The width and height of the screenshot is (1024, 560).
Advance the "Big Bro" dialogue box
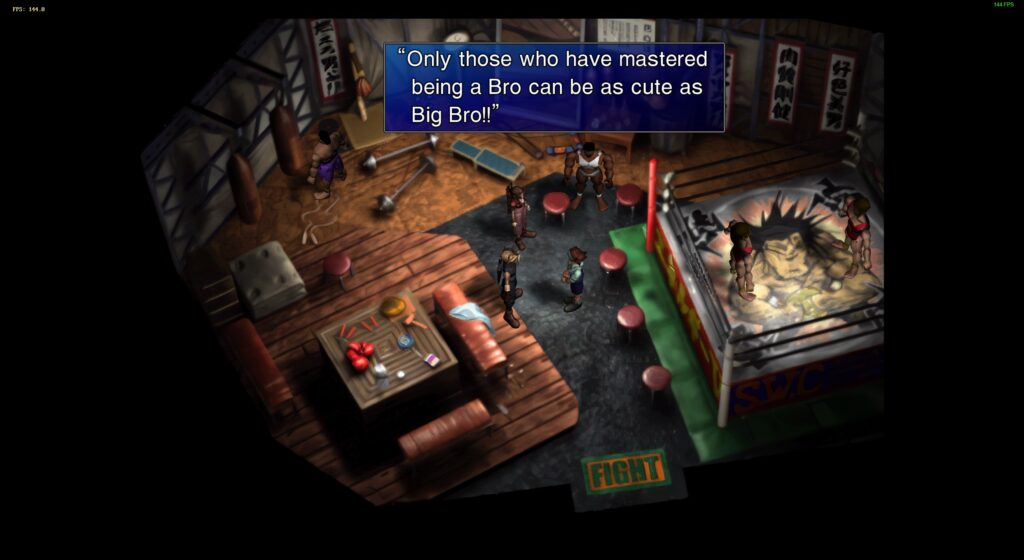pyautogui.click(x=554, y=87)
